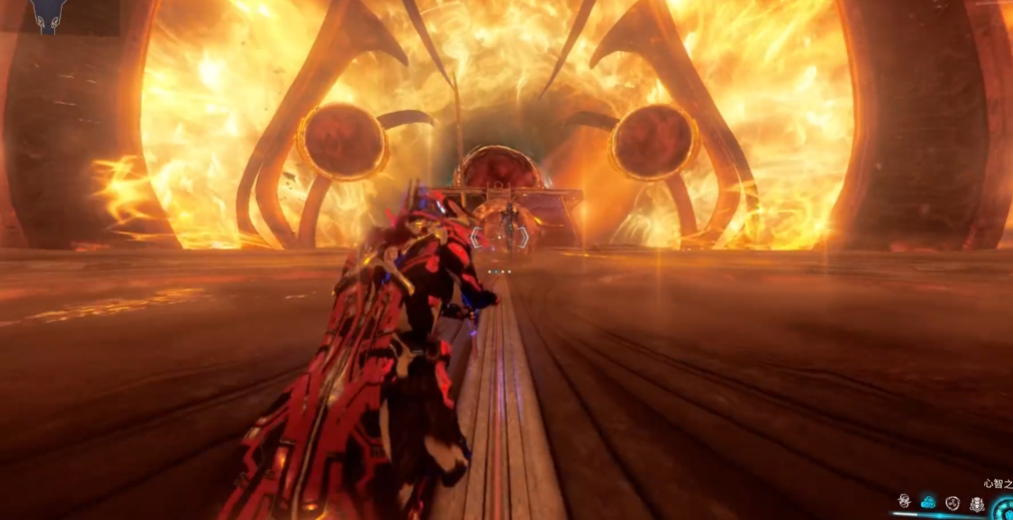Use the armored figure ability icon
Screen dimensions: 1013x520
pyautogui.click(x=977, y=501)
